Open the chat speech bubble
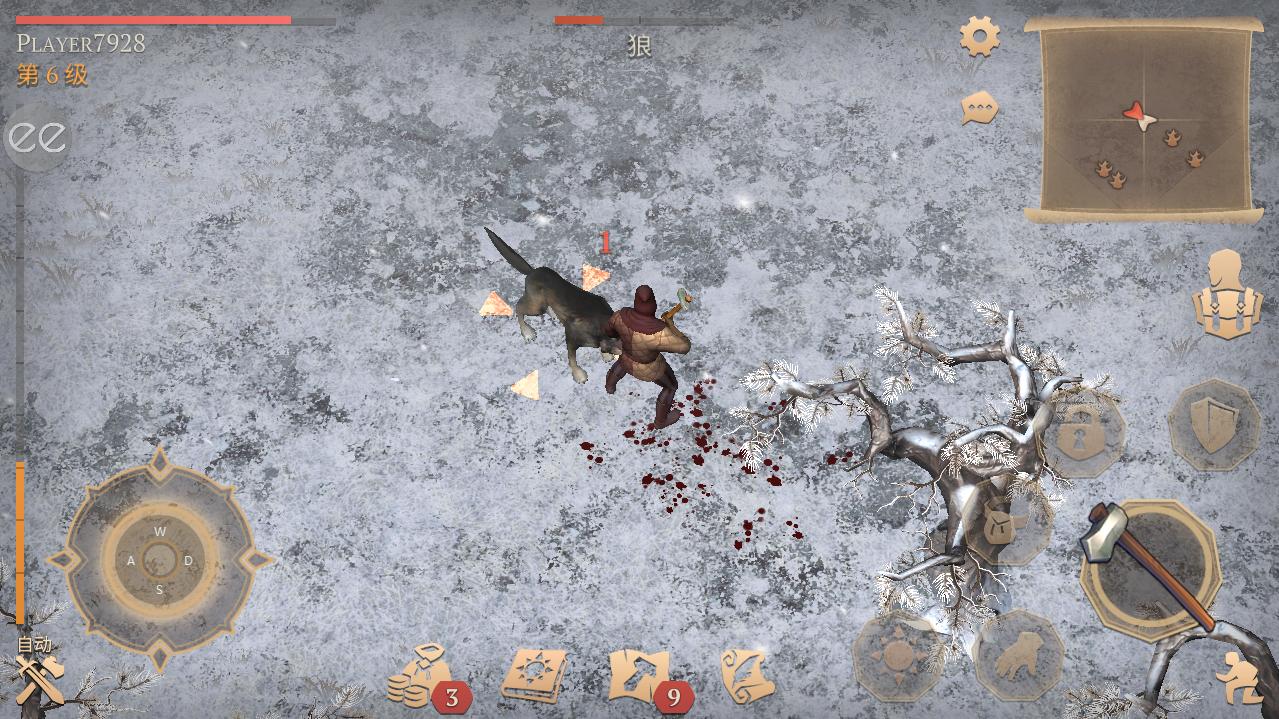The height and width of the screenshot is (719, 1279). [x=980, y=108]
